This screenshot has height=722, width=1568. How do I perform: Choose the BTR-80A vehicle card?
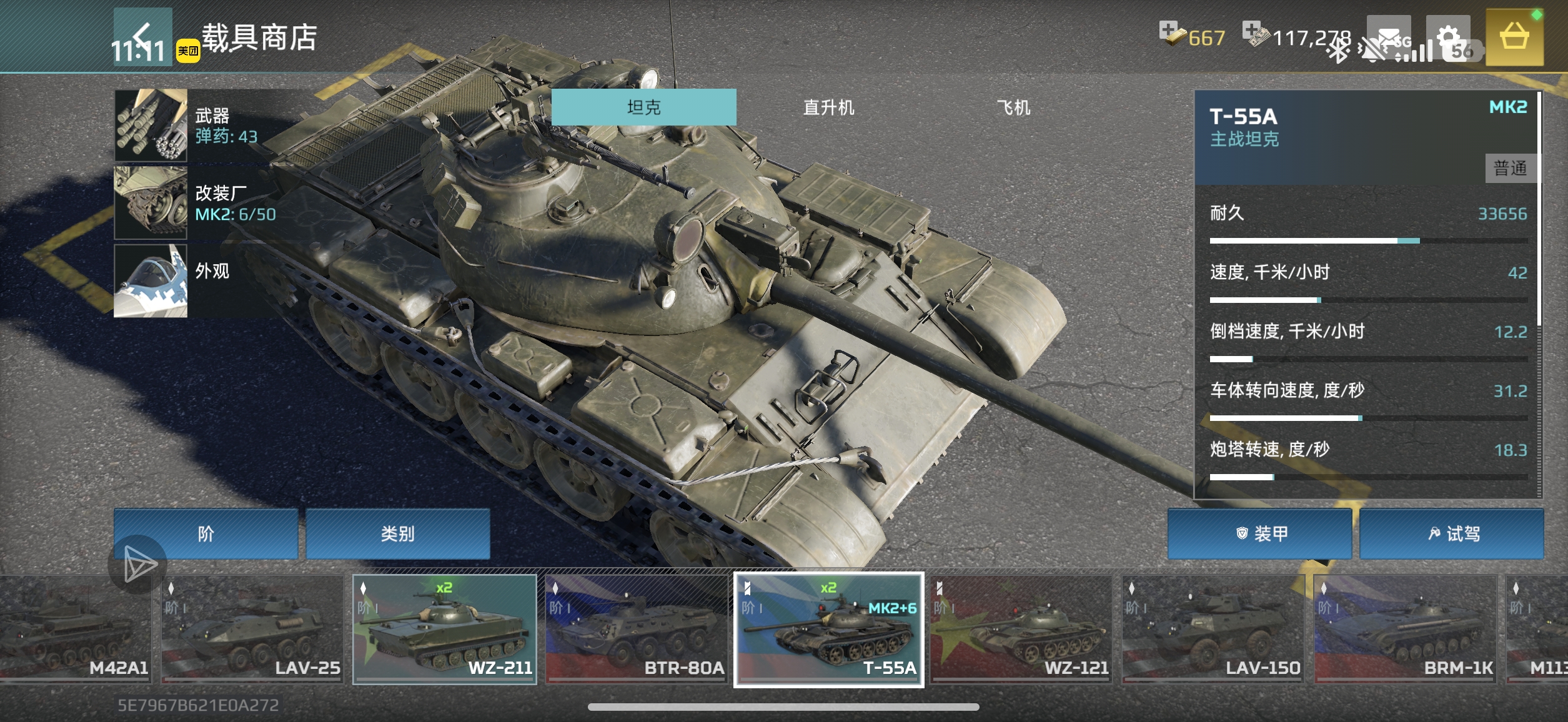pos(637,630)
